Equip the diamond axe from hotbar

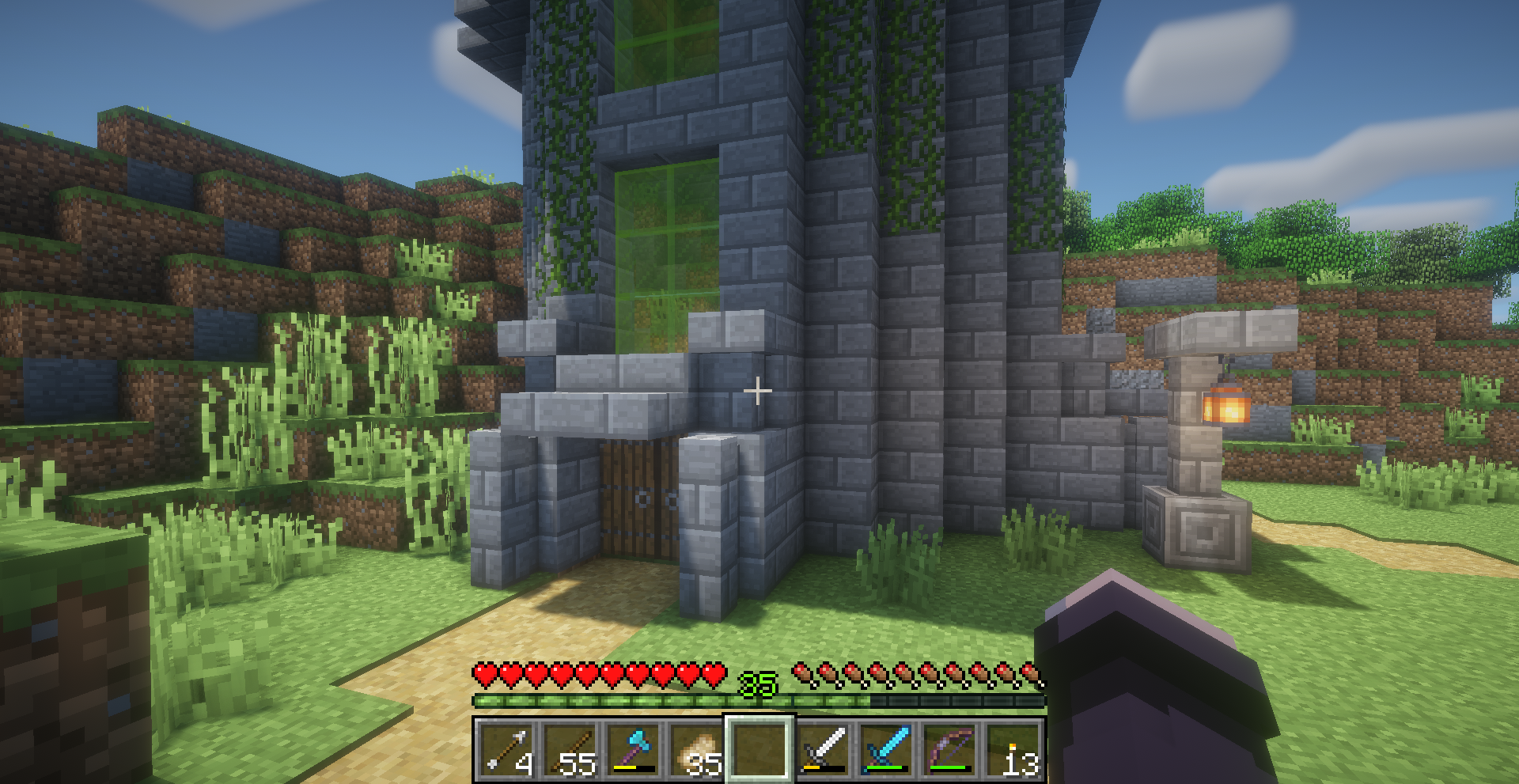click(x=633, y=748)
